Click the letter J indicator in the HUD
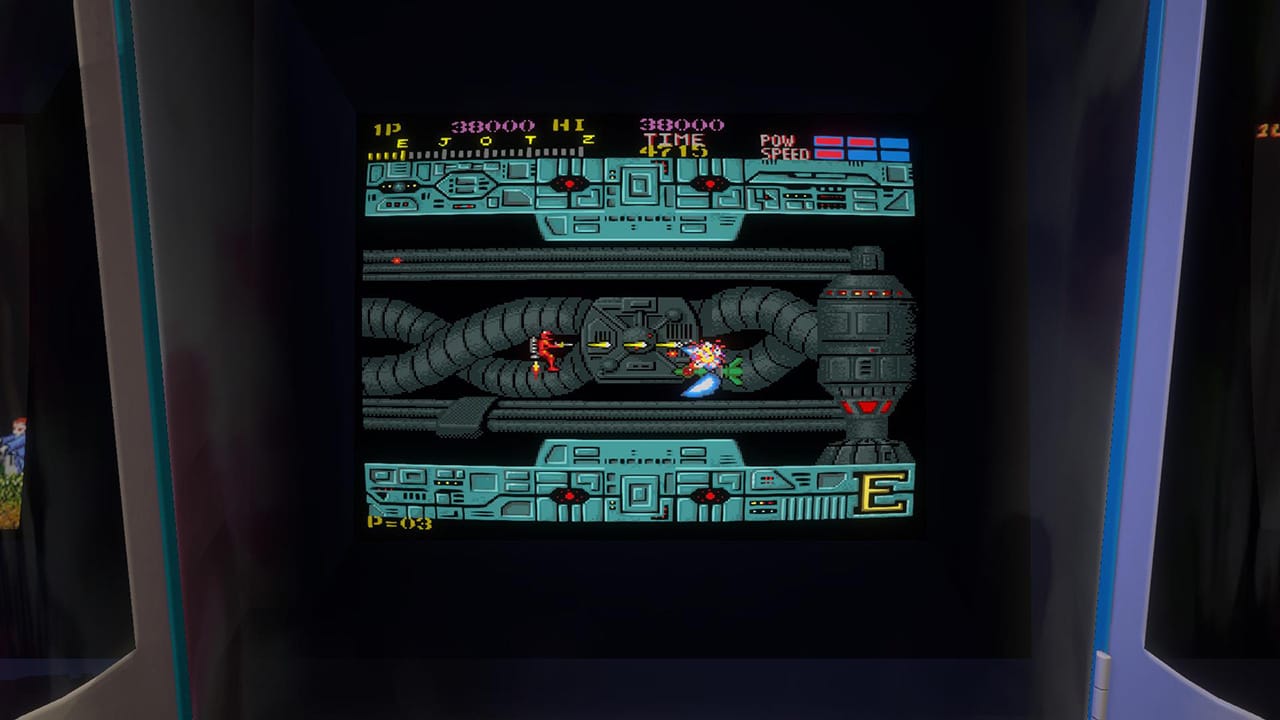 click(442, 142)
